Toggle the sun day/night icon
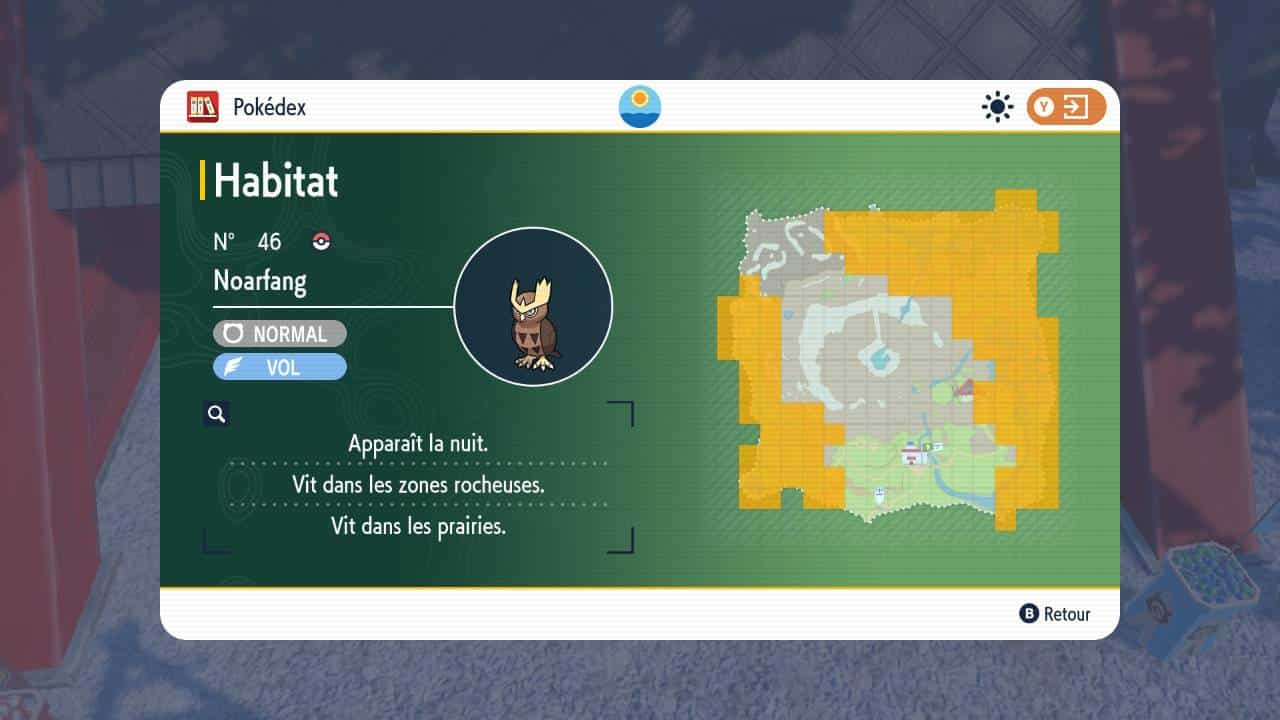The image size is (1280, 720). click(x=997, y=107)
